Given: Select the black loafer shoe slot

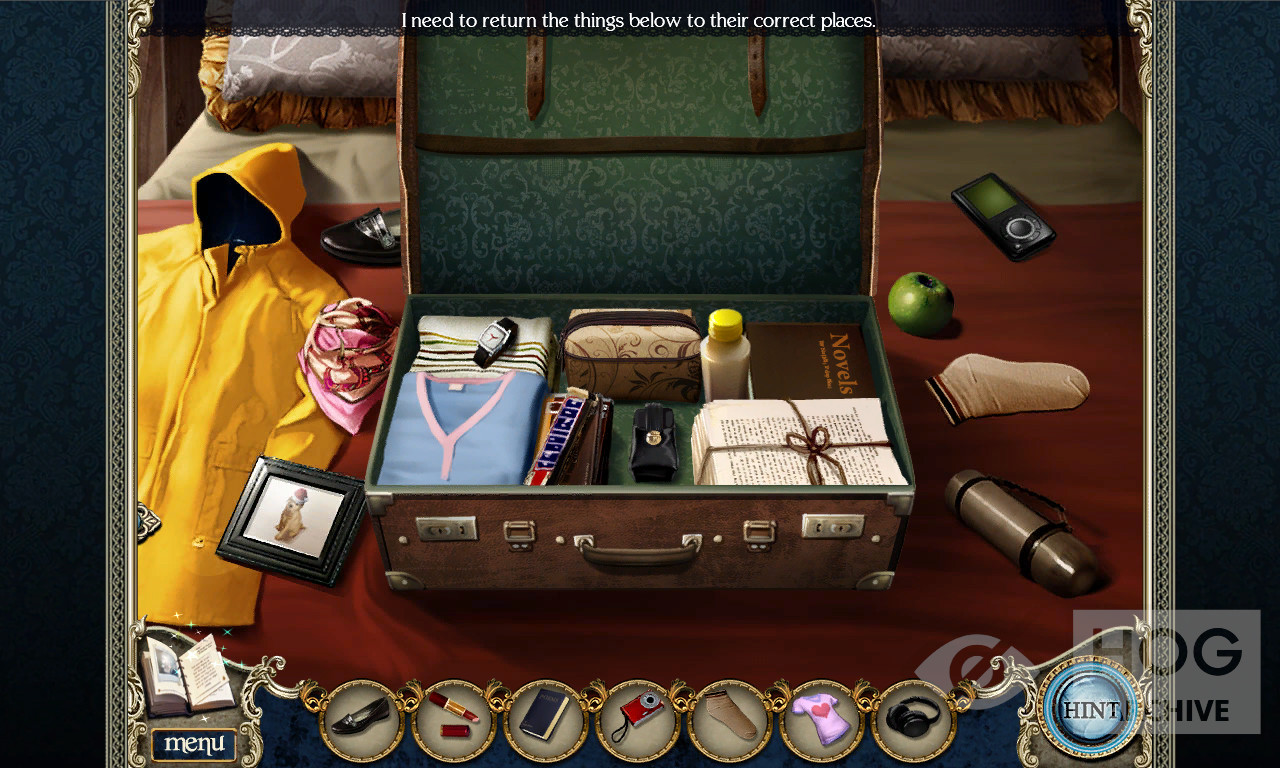Looking at the screenshot, I should [361, 717].
